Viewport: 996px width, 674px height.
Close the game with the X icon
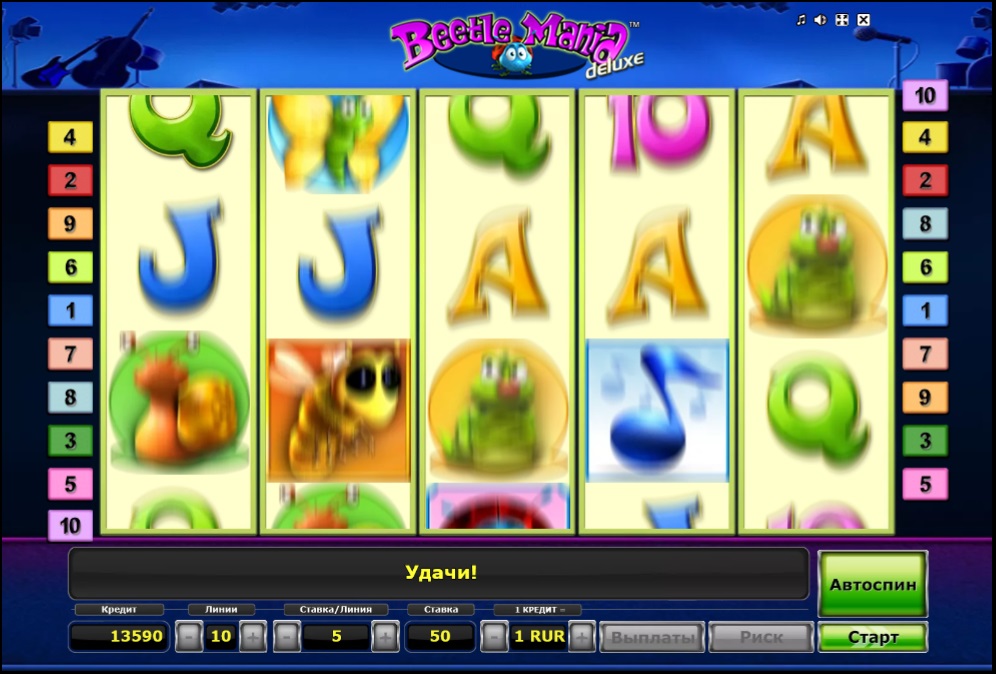863,20
